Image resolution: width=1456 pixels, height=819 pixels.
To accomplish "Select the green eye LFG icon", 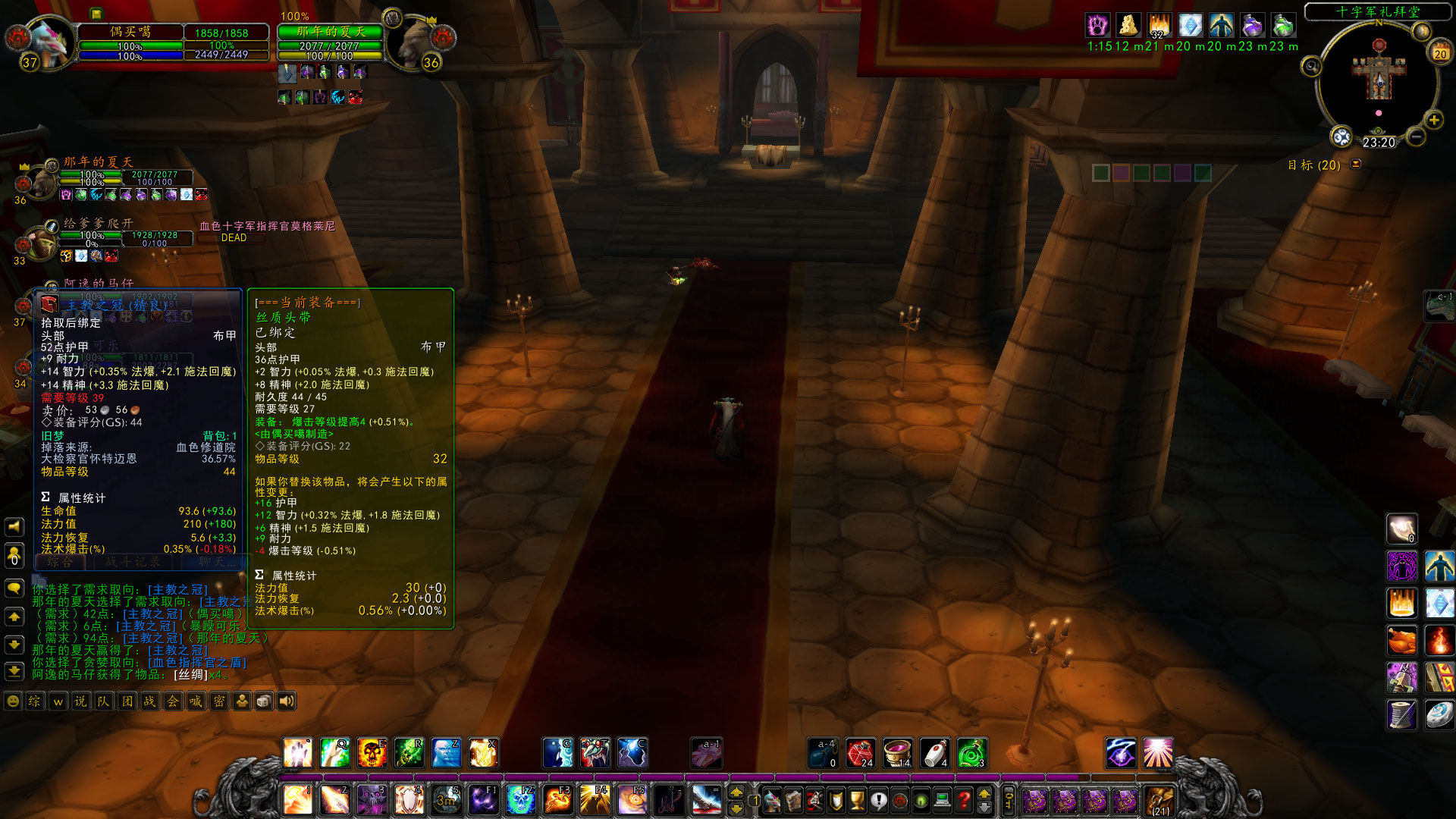I will click(x=920, y=799).
